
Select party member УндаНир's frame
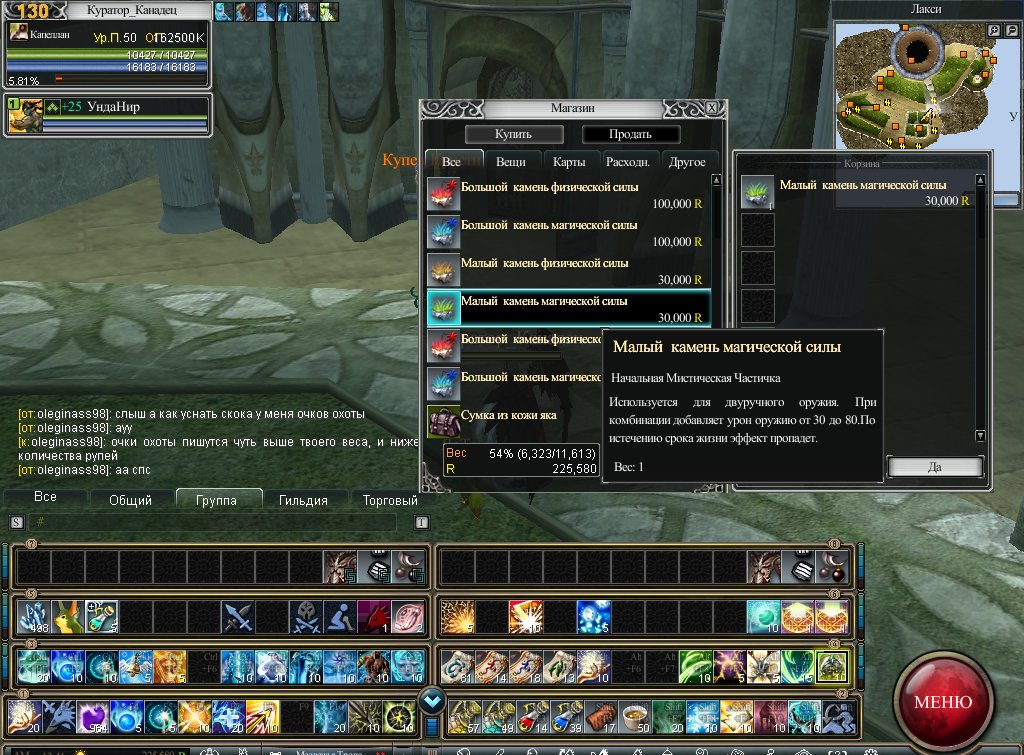coord(108,115)
